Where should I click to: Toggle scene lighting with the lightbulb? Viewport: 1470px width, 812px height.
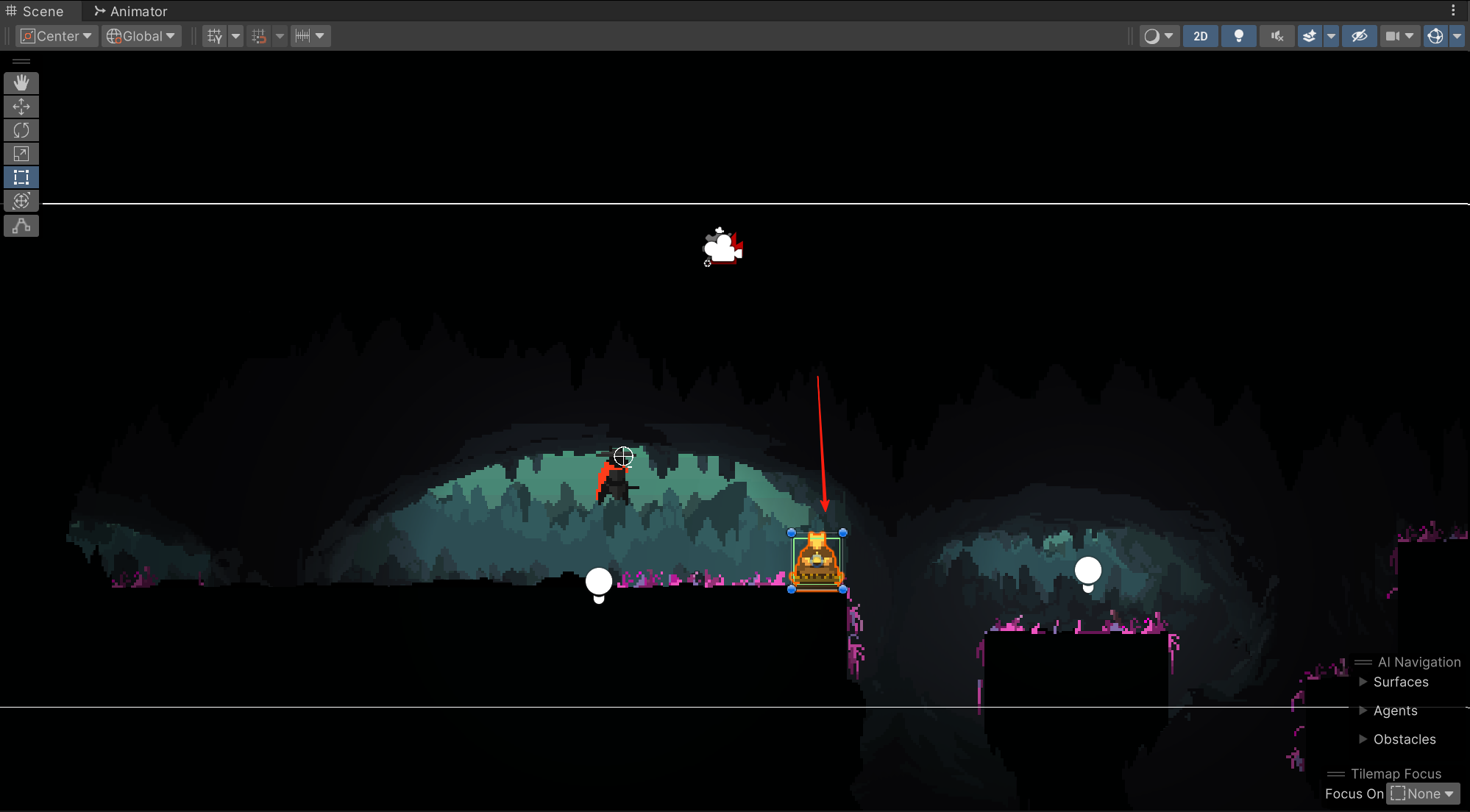click(x=1238, y=36)
